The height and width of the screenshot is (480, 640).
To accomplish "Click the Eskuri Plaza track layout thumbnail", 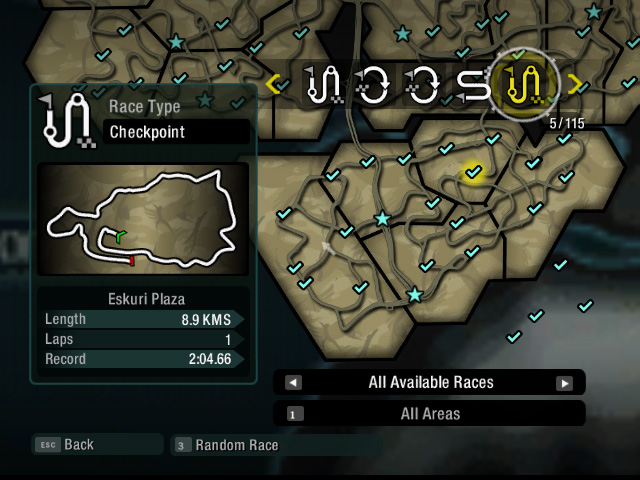I will [142, 220].
